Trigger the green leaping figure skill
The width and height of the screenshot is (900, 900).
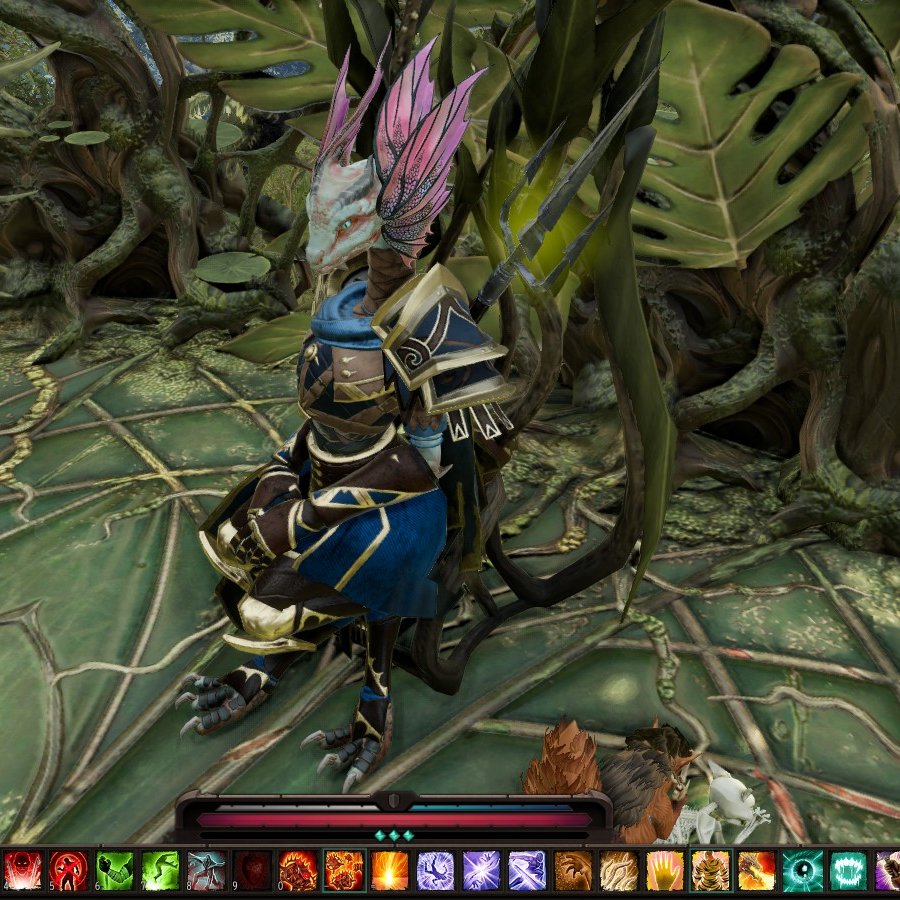(160, 871)
